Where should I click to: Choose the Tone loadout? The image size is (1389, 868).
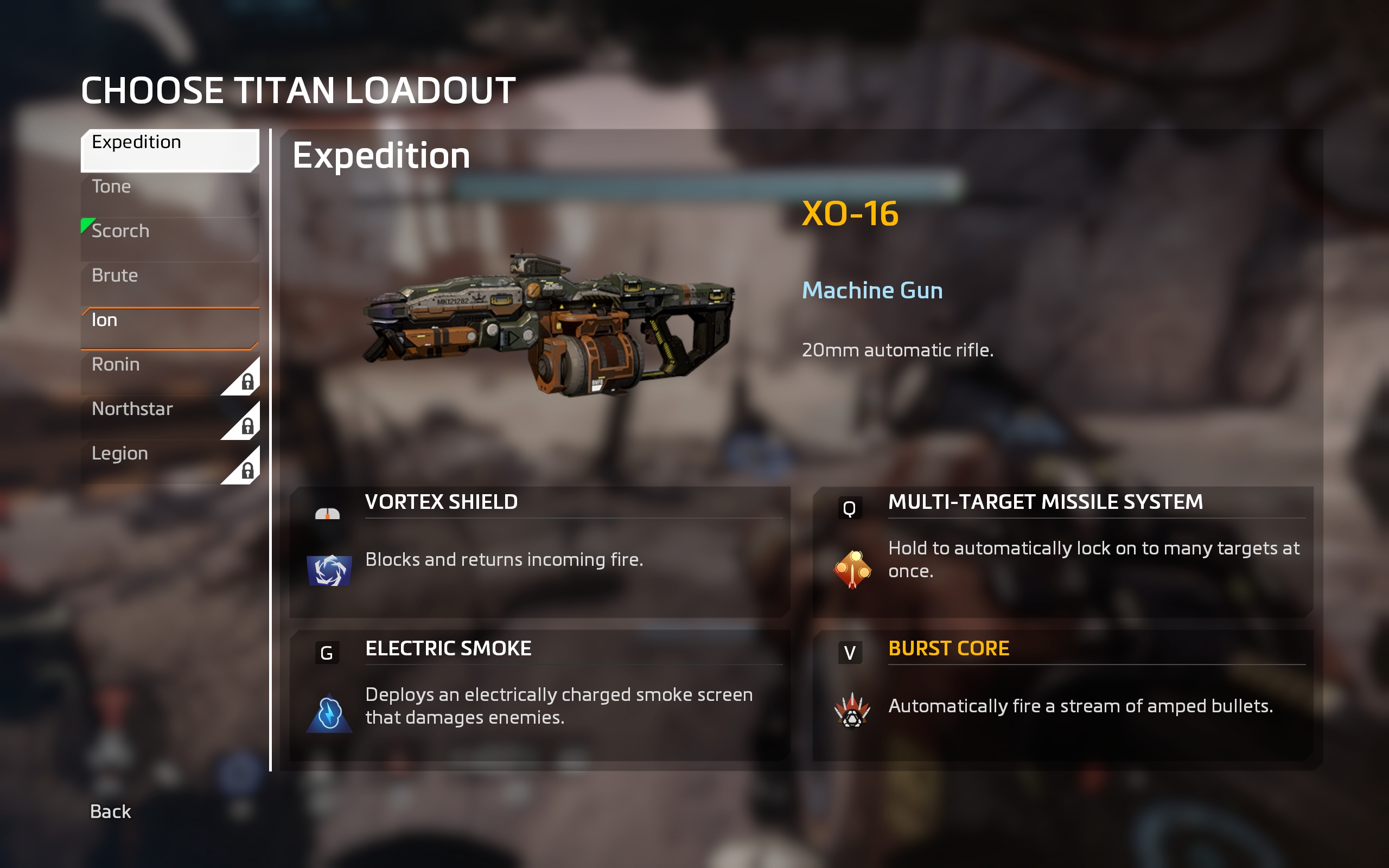click(x=169, y=195)
